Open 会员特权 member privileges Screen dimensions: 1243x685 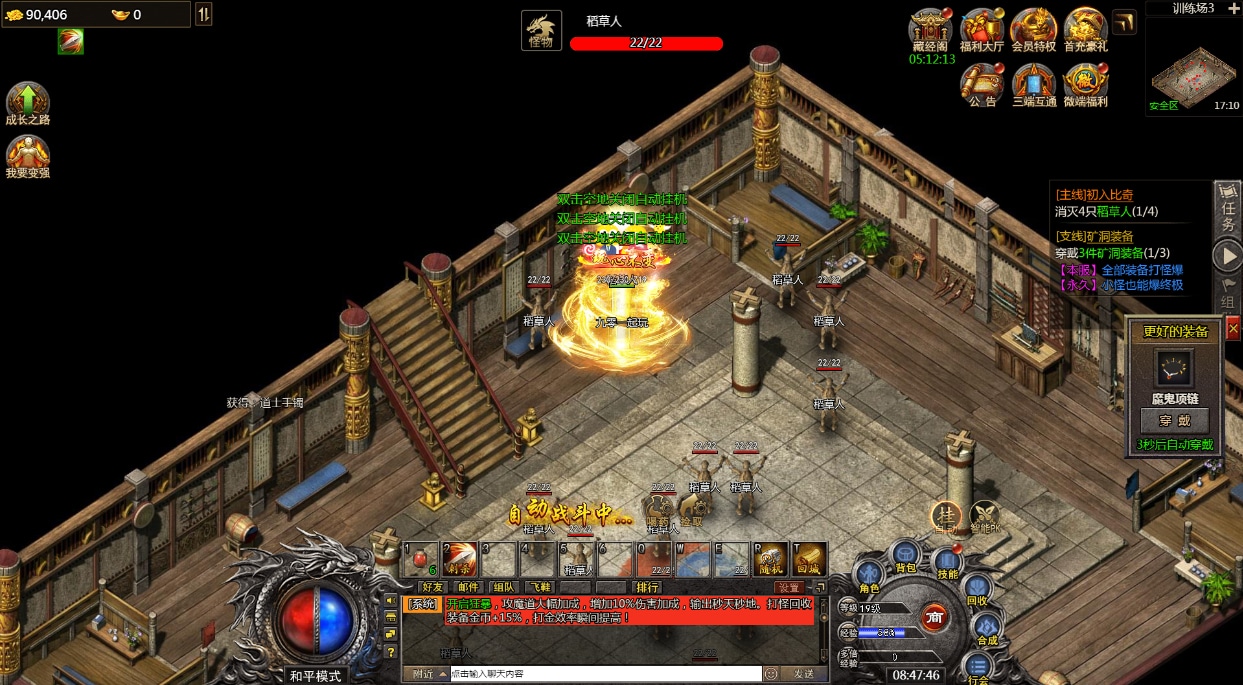[x=1034, y=28]
